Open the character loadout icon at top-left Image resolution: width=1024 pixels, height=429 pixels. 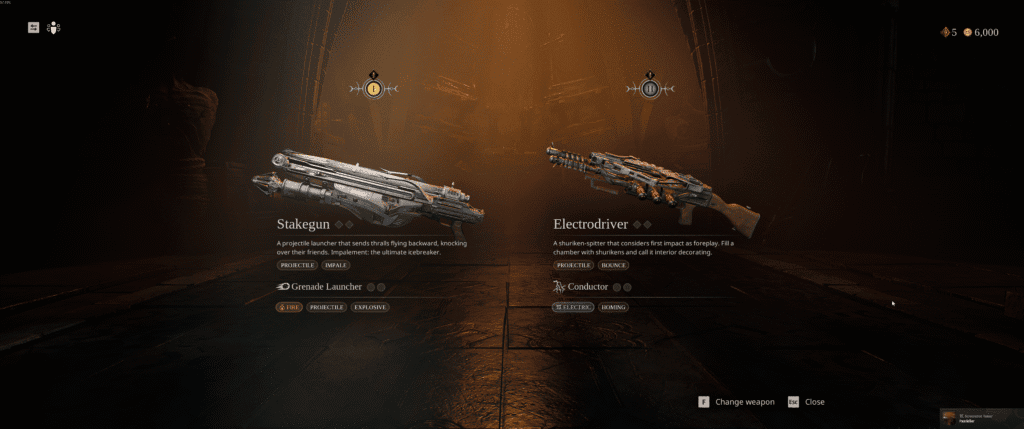[54, 28]
